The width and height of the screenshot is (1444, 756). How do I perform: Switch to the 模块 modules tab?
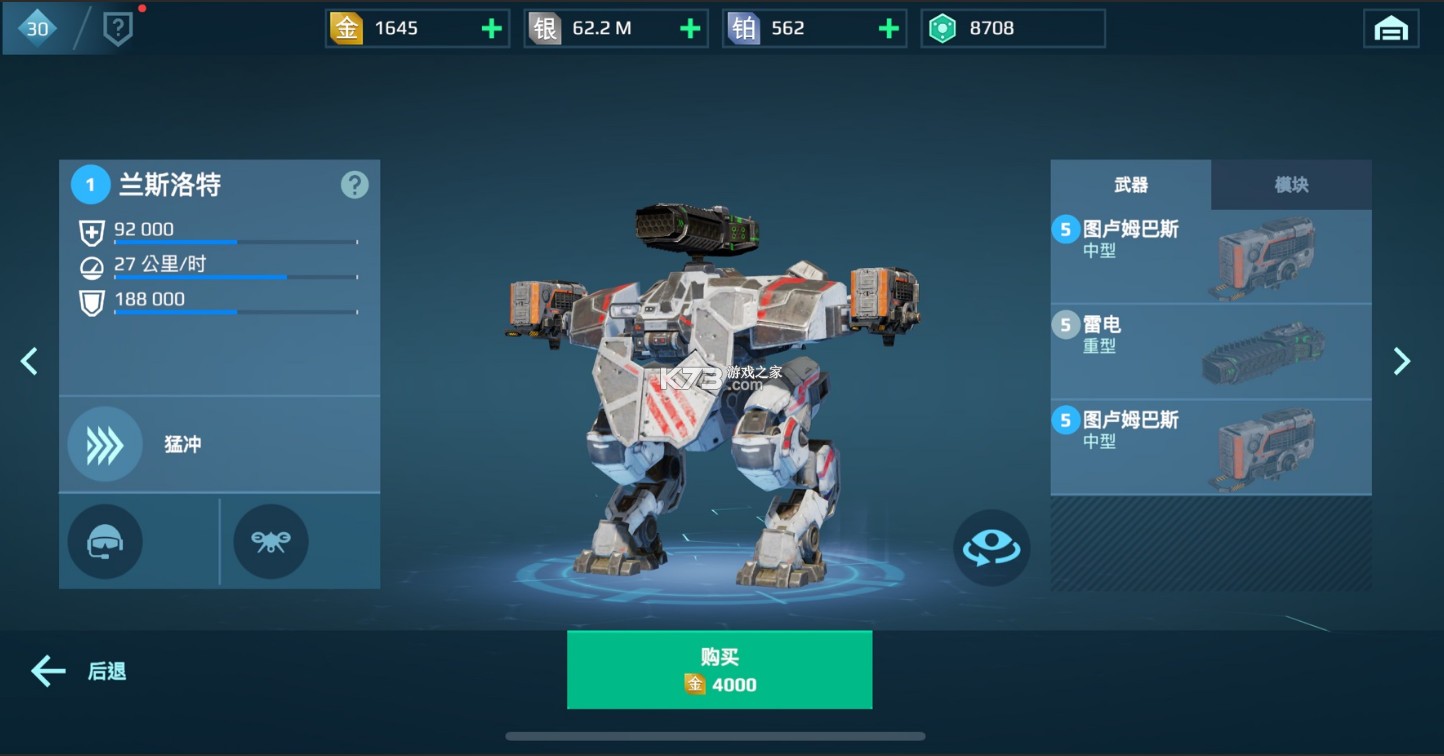[1291, 185]
